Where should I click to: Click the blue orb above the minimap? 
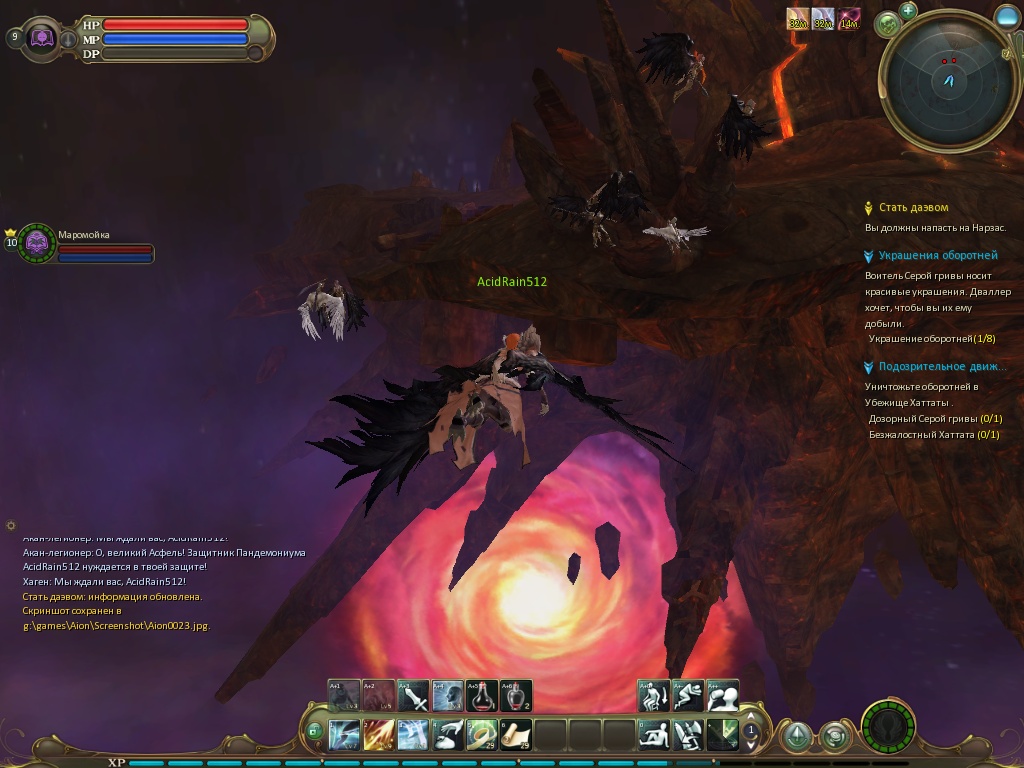tap(1007, 16)
